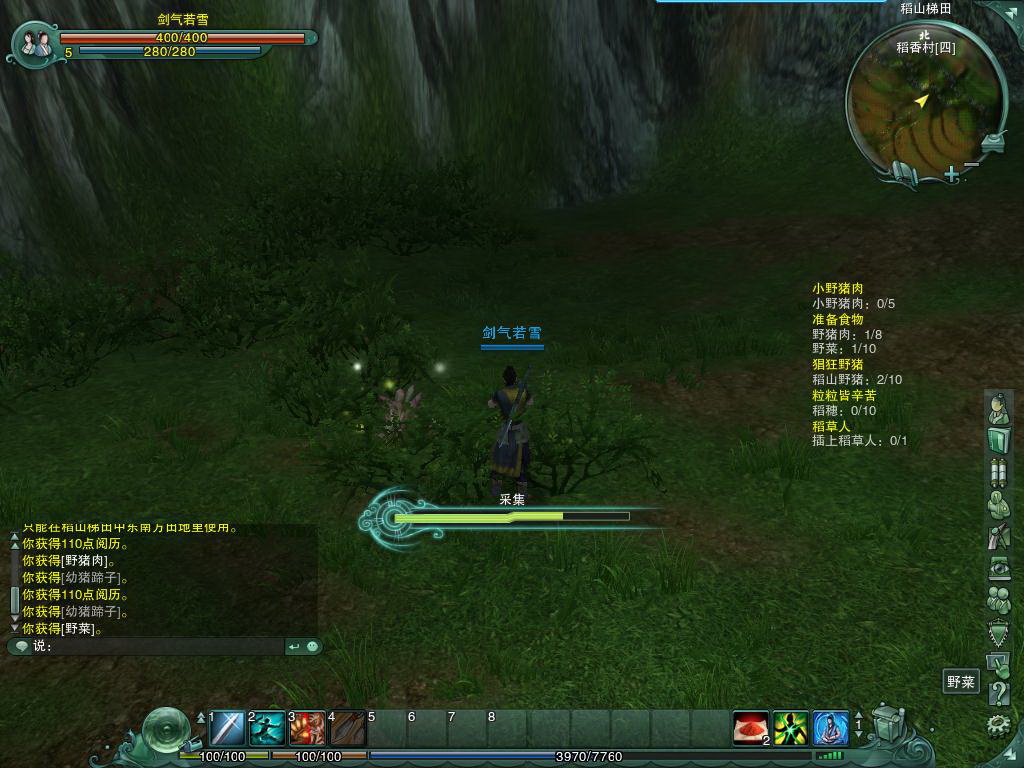1024x768 pixels.
Task: Activate the sword slash skill in slot 1
Action: [227, 728]
